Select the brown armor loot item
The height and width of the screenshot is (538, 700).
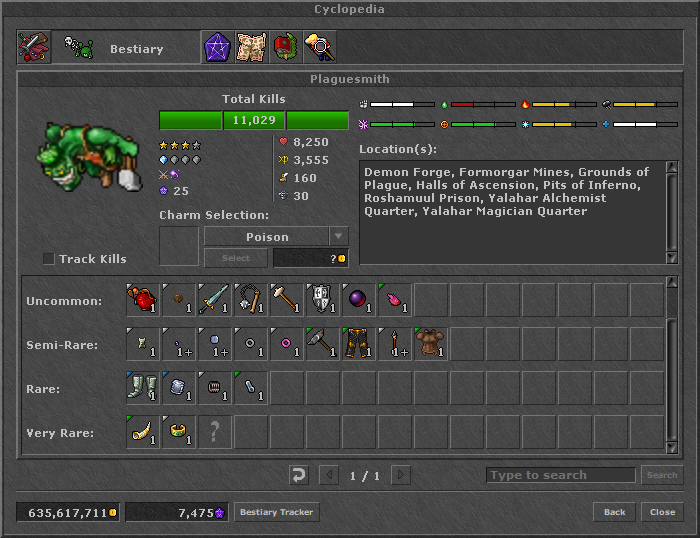click(x=431, y=343)
